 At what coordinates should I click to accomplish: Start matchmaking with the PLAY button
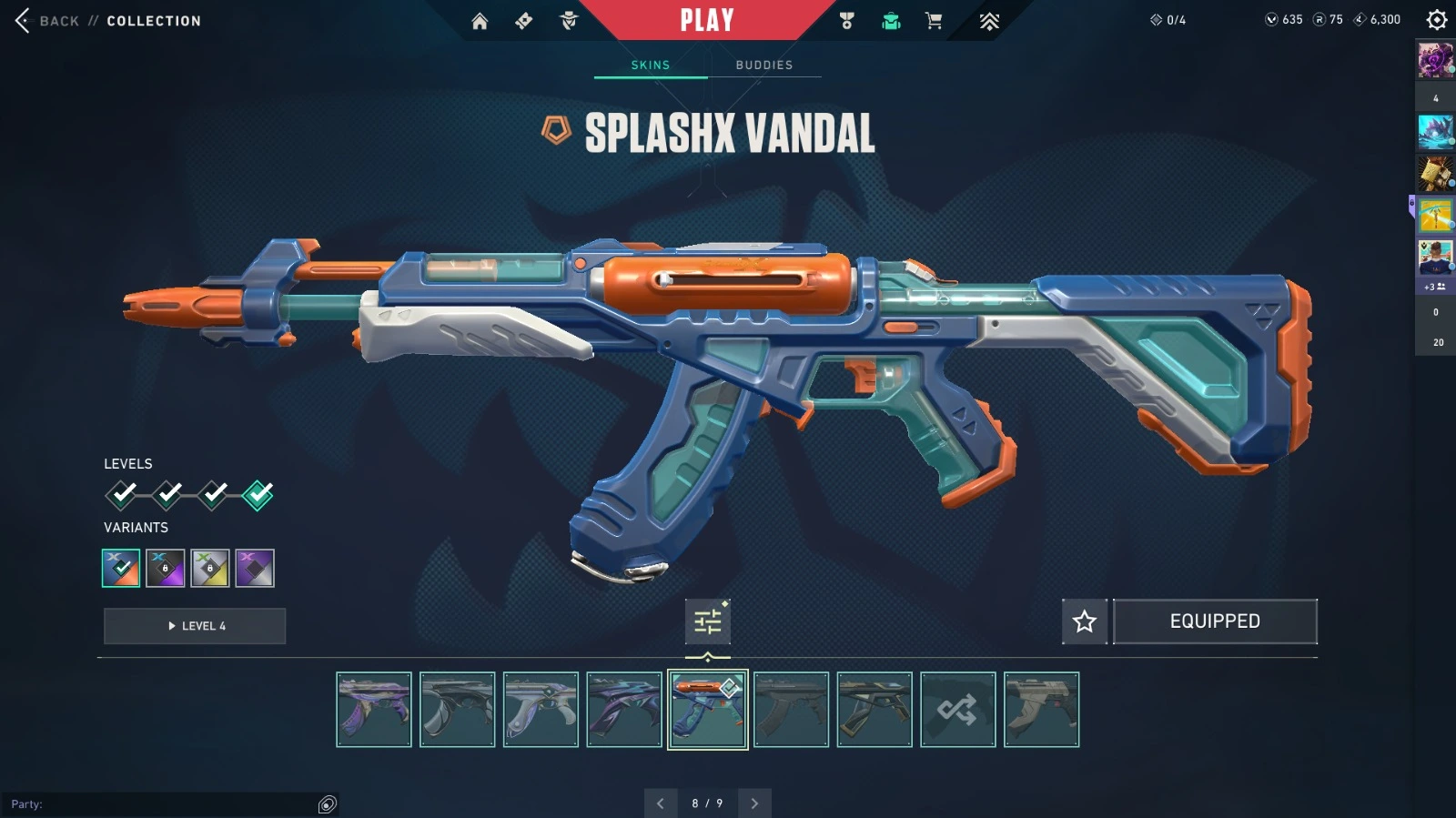click(707, 20)
